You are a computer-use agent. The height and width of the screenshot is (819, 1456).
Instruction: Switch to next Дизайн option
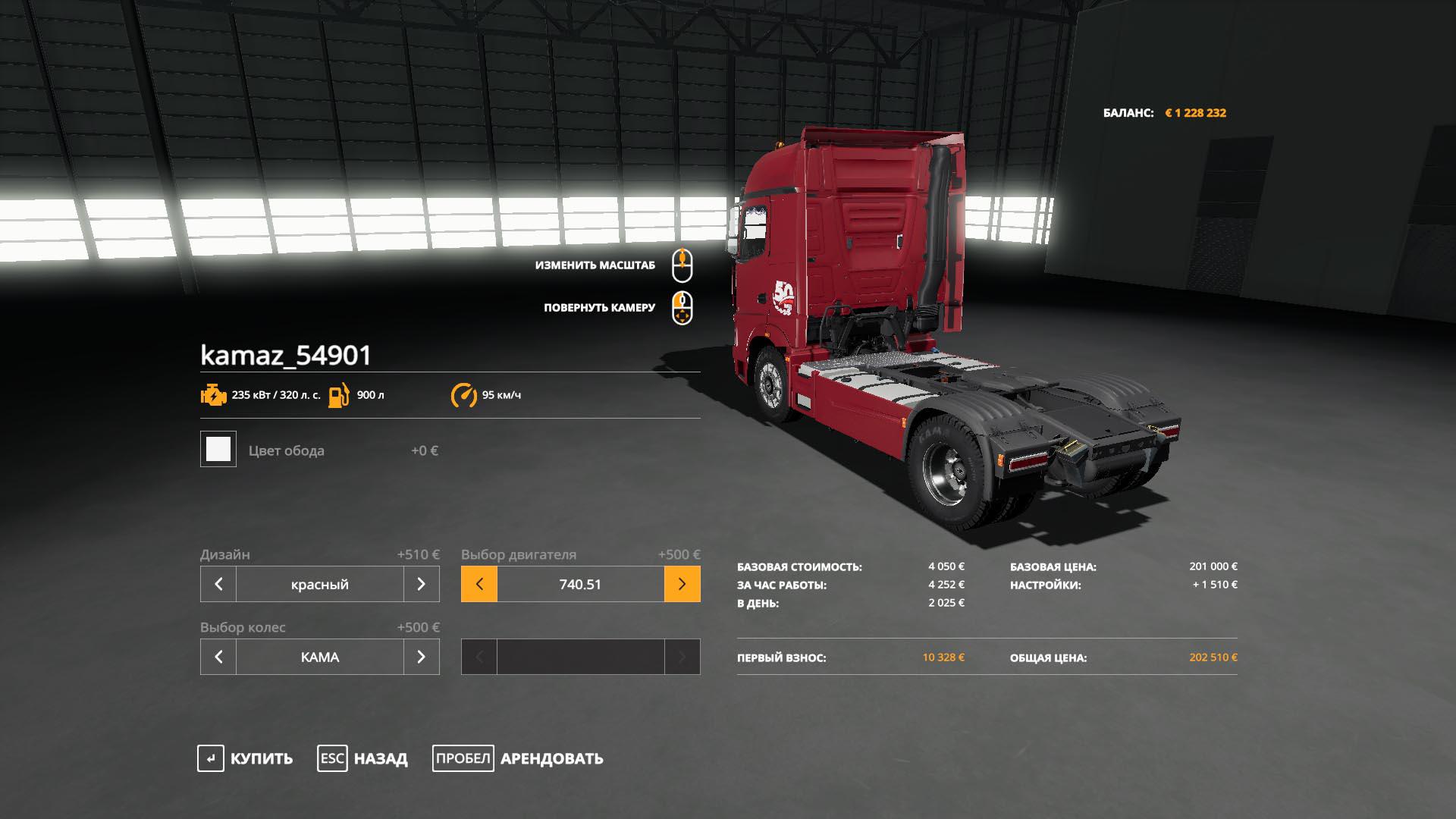coord(421,584)
